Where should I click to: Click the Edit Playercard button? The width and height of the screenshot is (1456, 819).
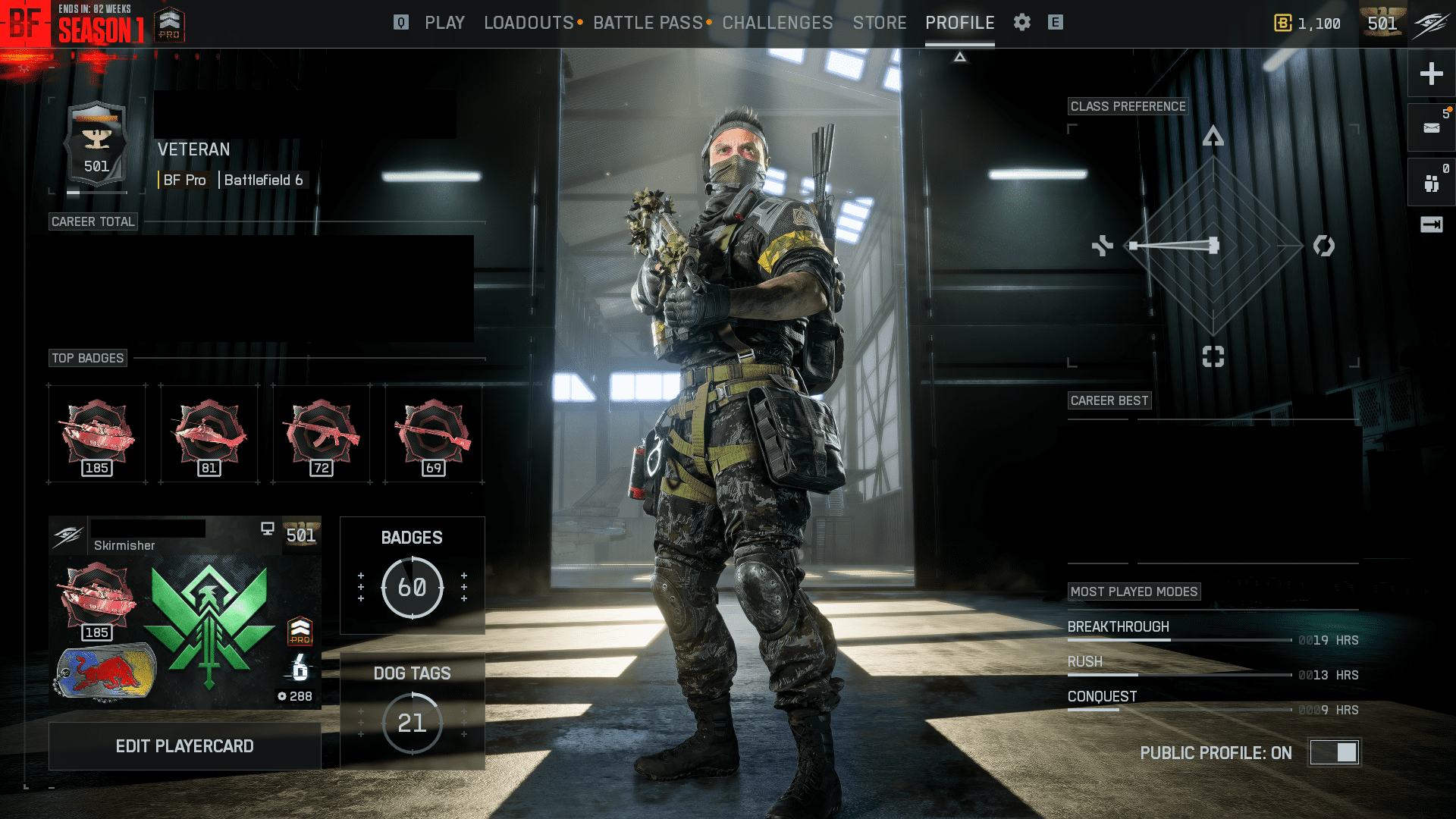184,746
